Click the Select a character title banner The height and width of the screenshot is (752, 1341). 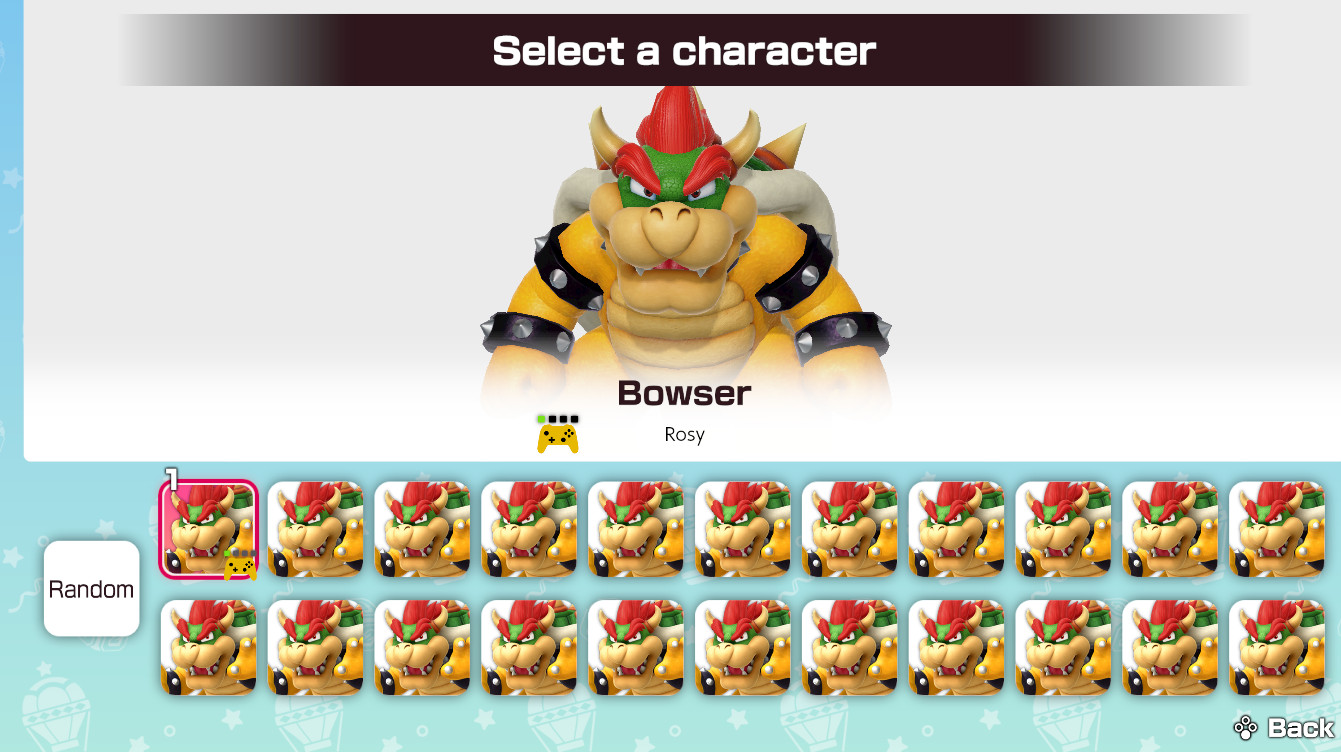[x=683, y=51]
